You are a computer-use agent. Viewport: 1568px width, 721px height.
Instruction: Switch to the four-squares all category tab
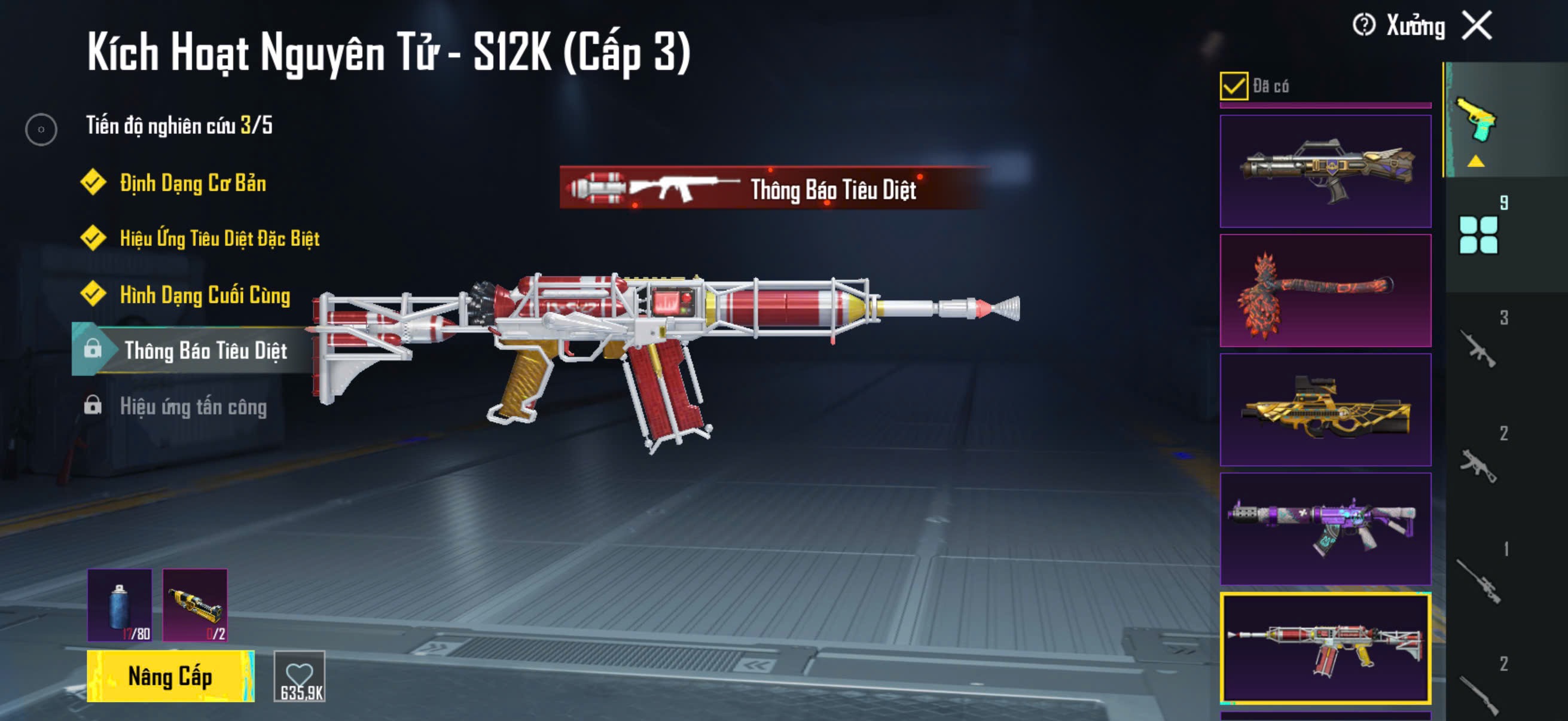[x=1478, y=235]
